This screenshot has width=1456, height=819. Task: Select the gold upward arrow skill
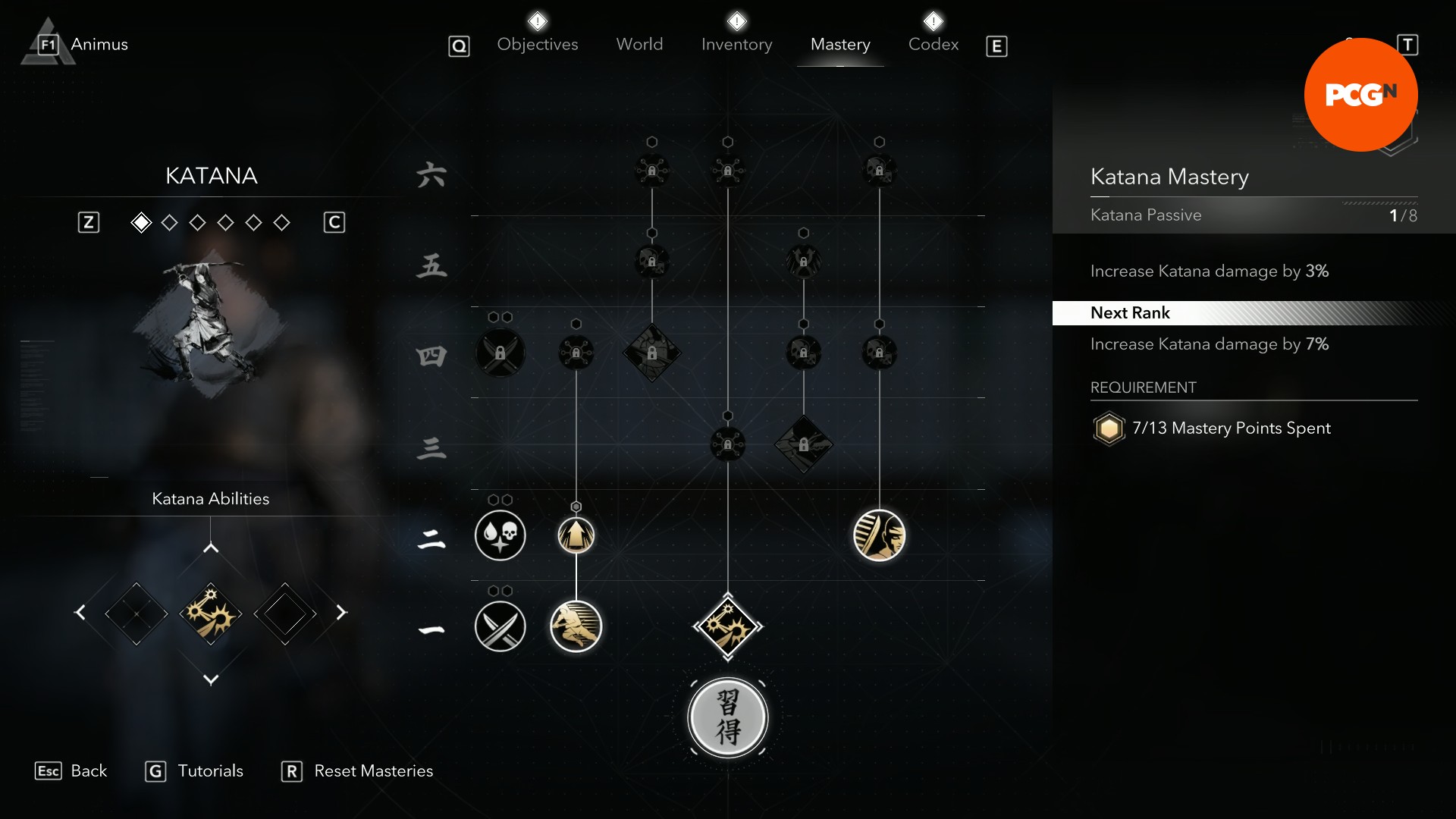tap(576, 535)
